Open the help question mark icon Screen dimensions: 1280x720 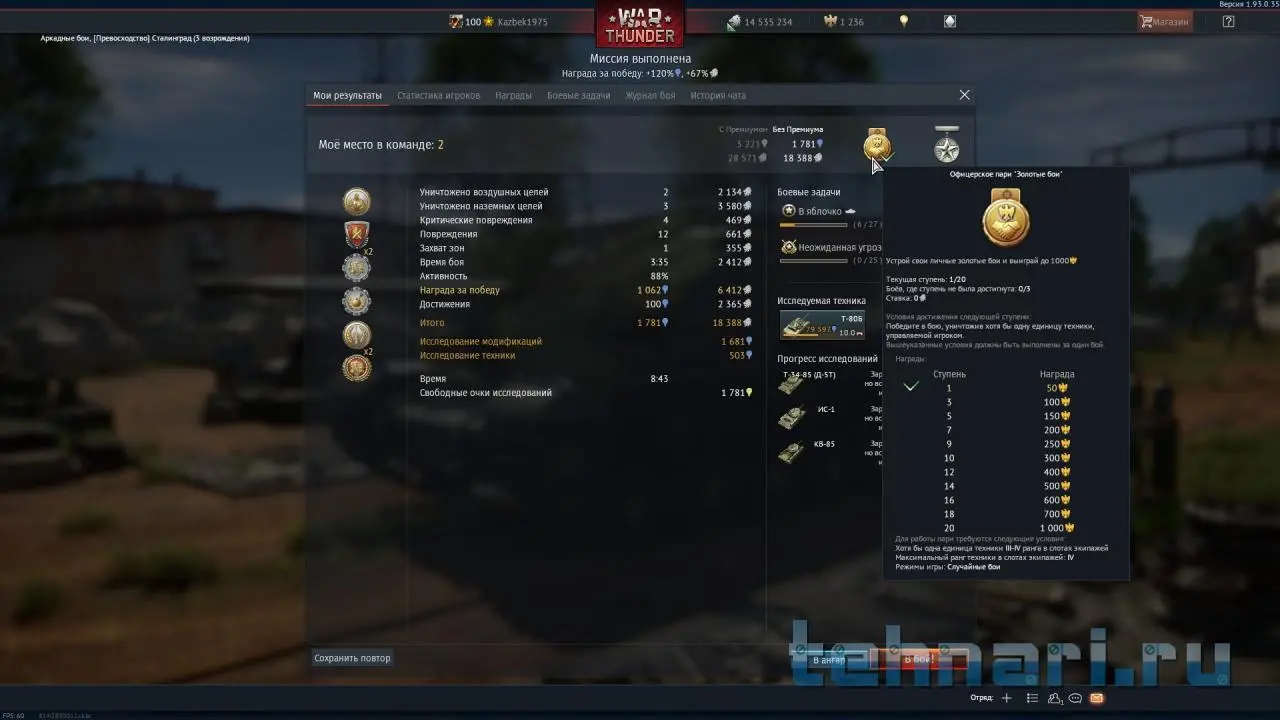1229,21
